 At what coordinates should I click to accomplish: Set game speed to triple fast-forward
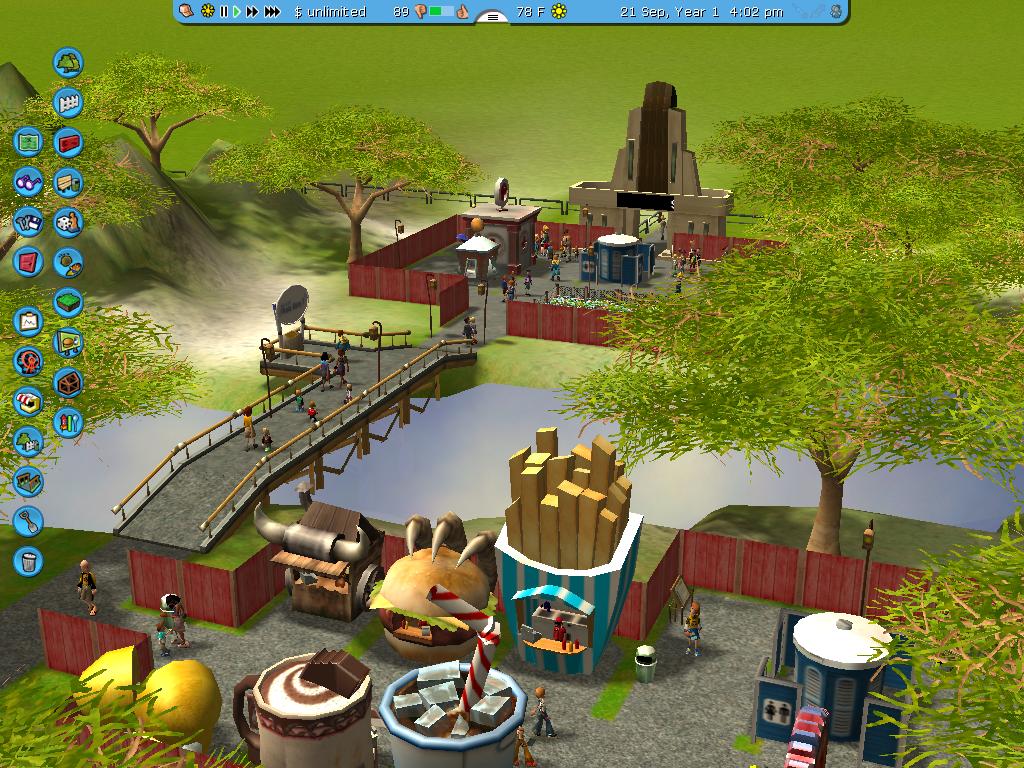(x=272, y=12)
